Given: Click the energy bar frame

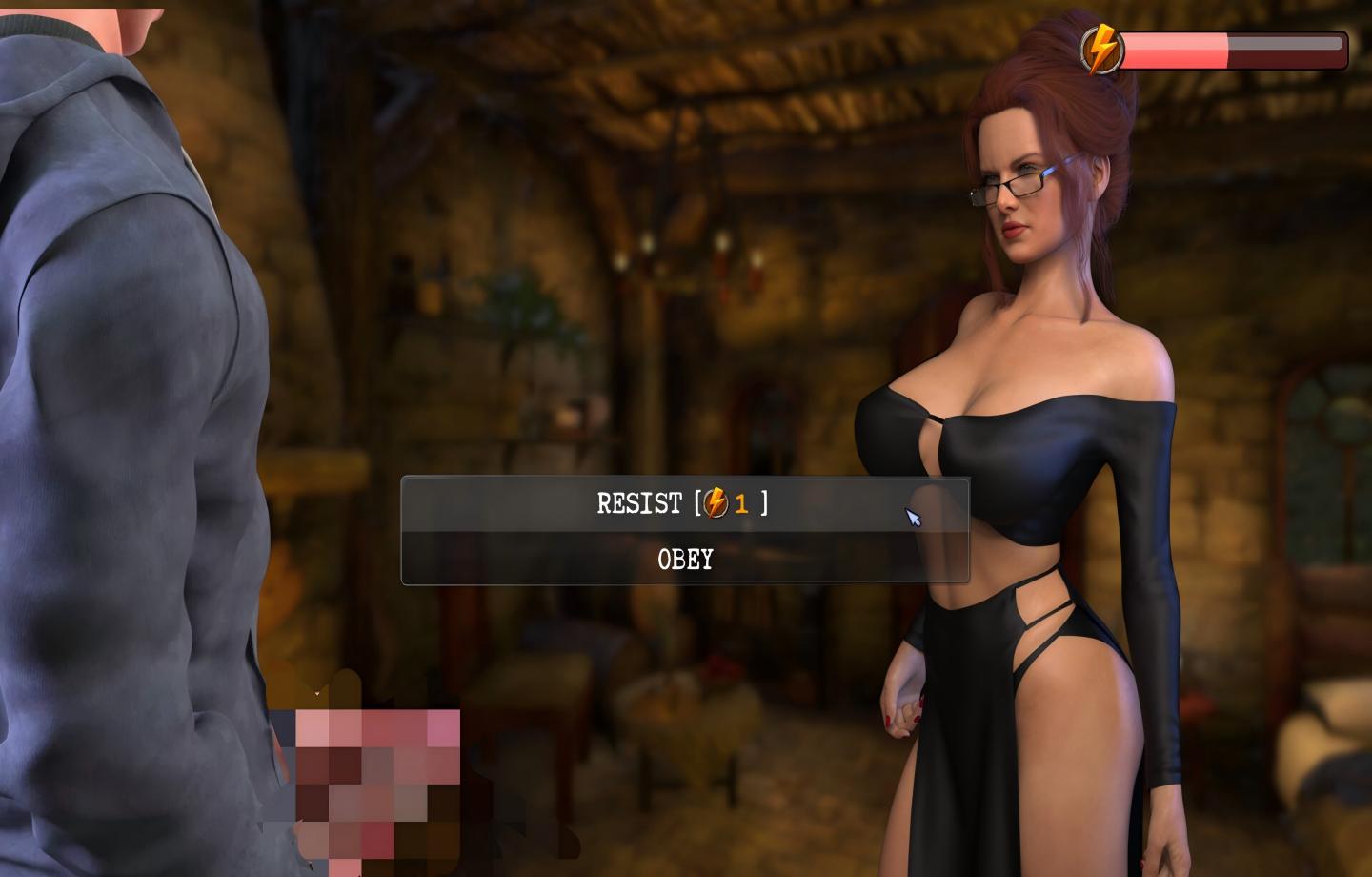Looking at the screenshot, I should pos(1343,43).
